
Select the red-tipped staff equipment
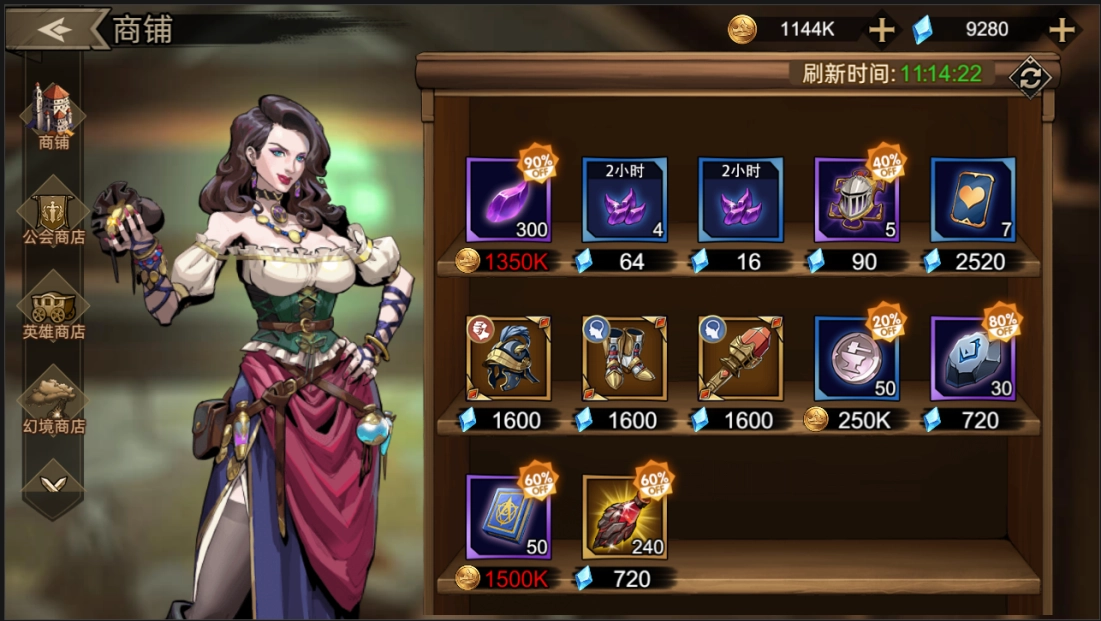(740, 358)
